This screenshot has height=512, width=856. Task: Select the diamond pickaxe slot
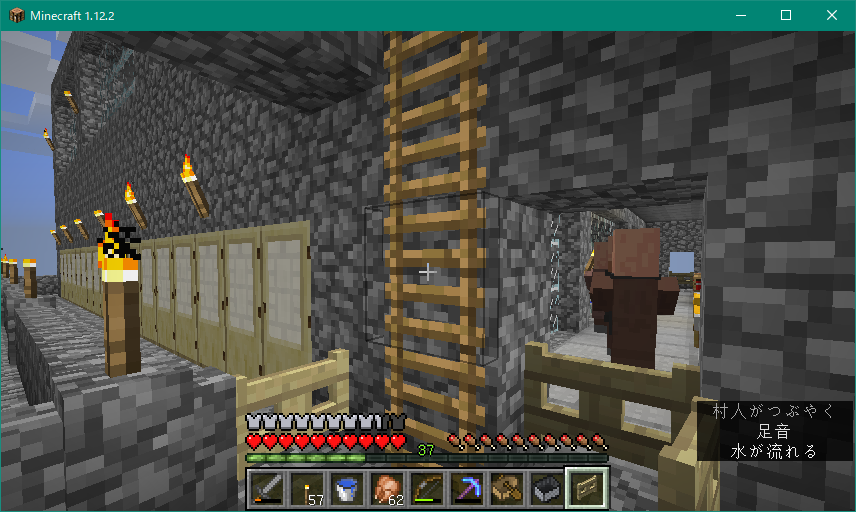467,488
